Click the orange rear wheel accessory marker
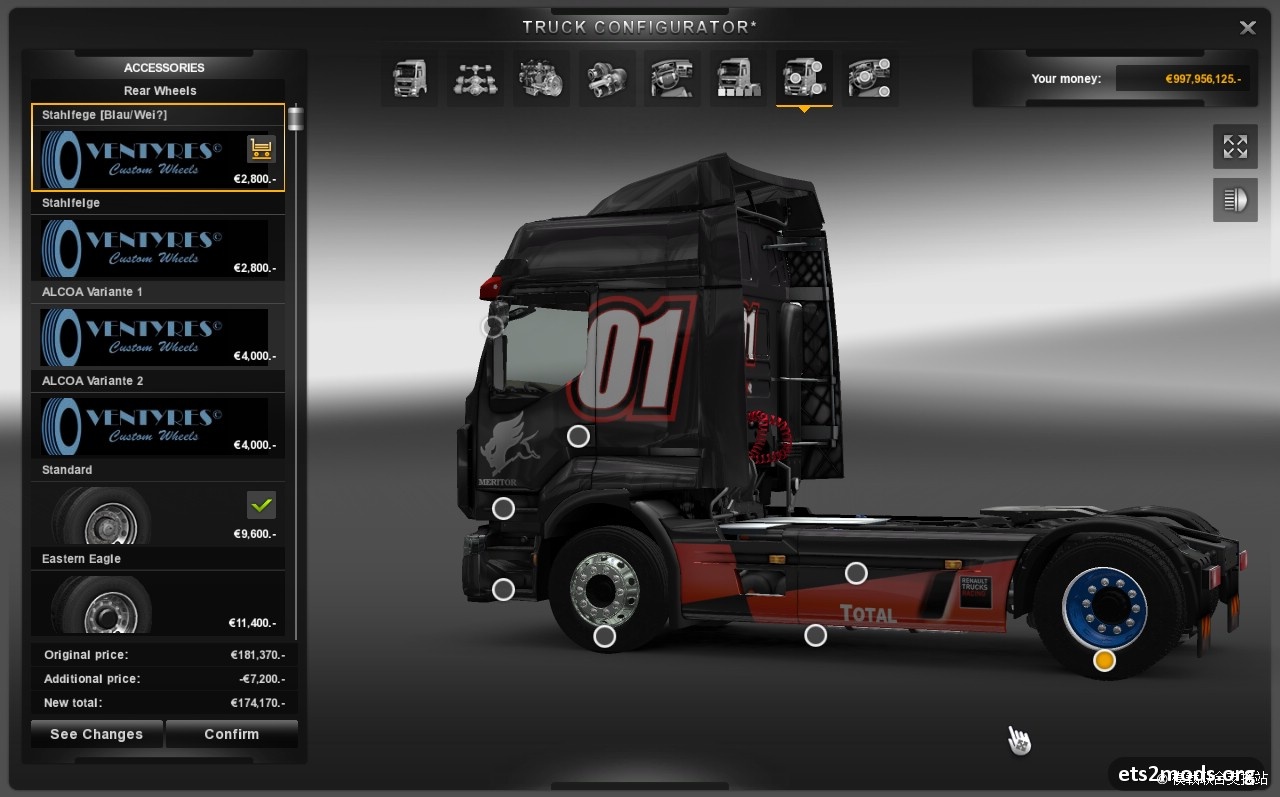 click(x=1104, y=660)
